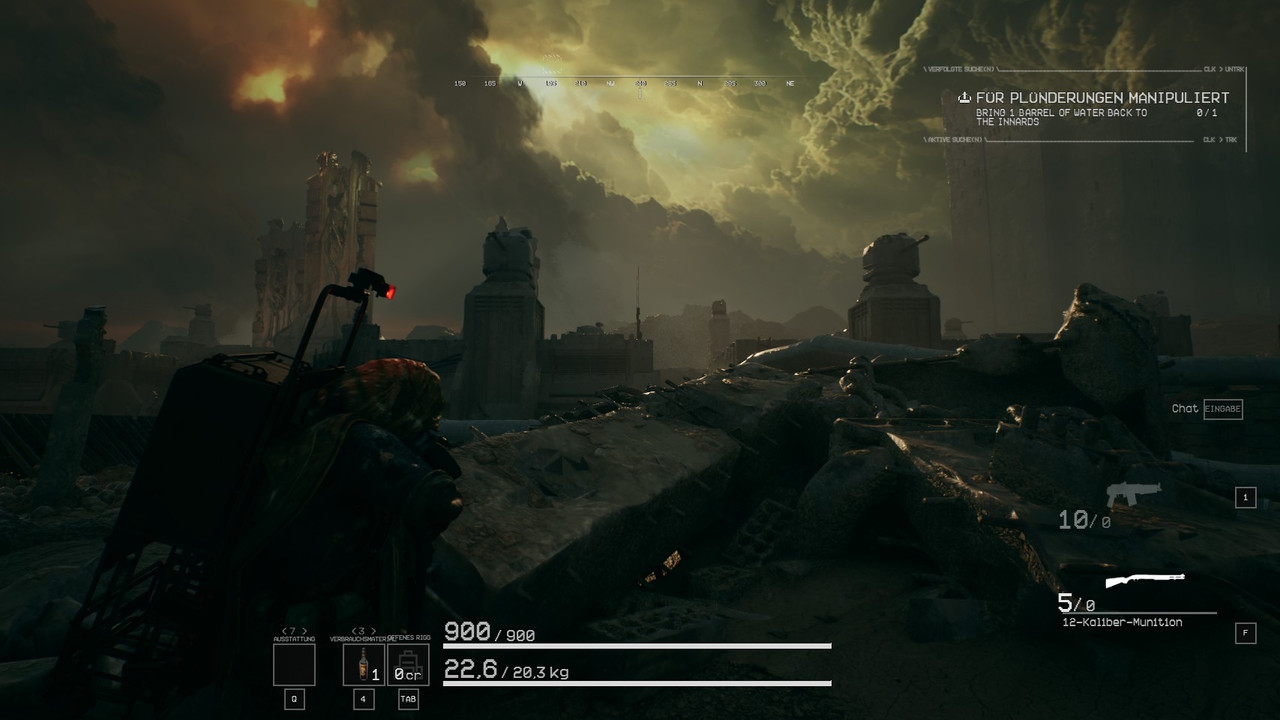Select the shotgun weapon icon
1280x720 pixels.
point(1145,580)
